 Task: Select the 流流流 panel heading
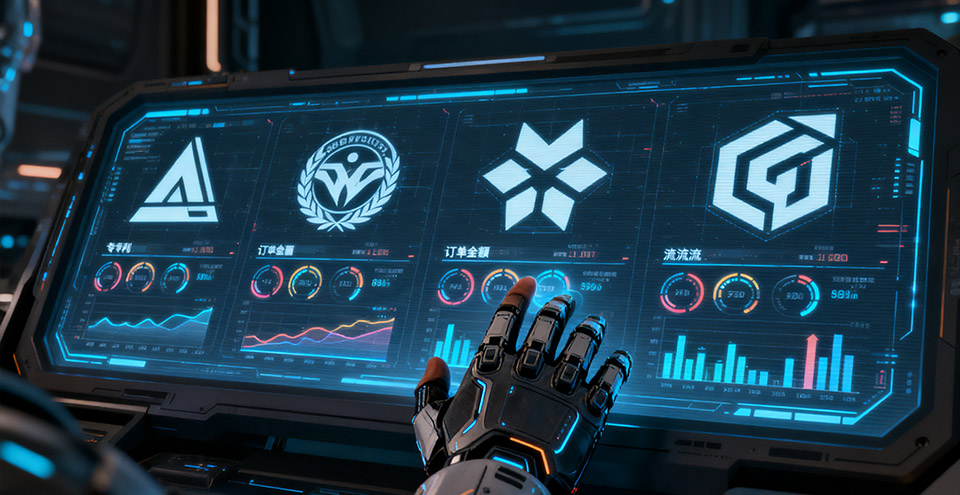point(683,255)
